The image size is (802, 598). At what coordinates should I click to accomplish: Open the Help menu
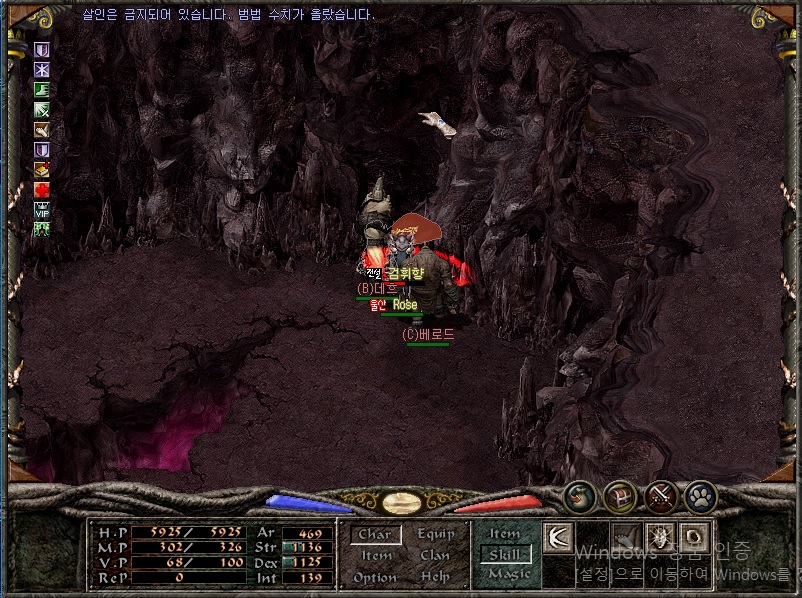click(x=436, y=578)
